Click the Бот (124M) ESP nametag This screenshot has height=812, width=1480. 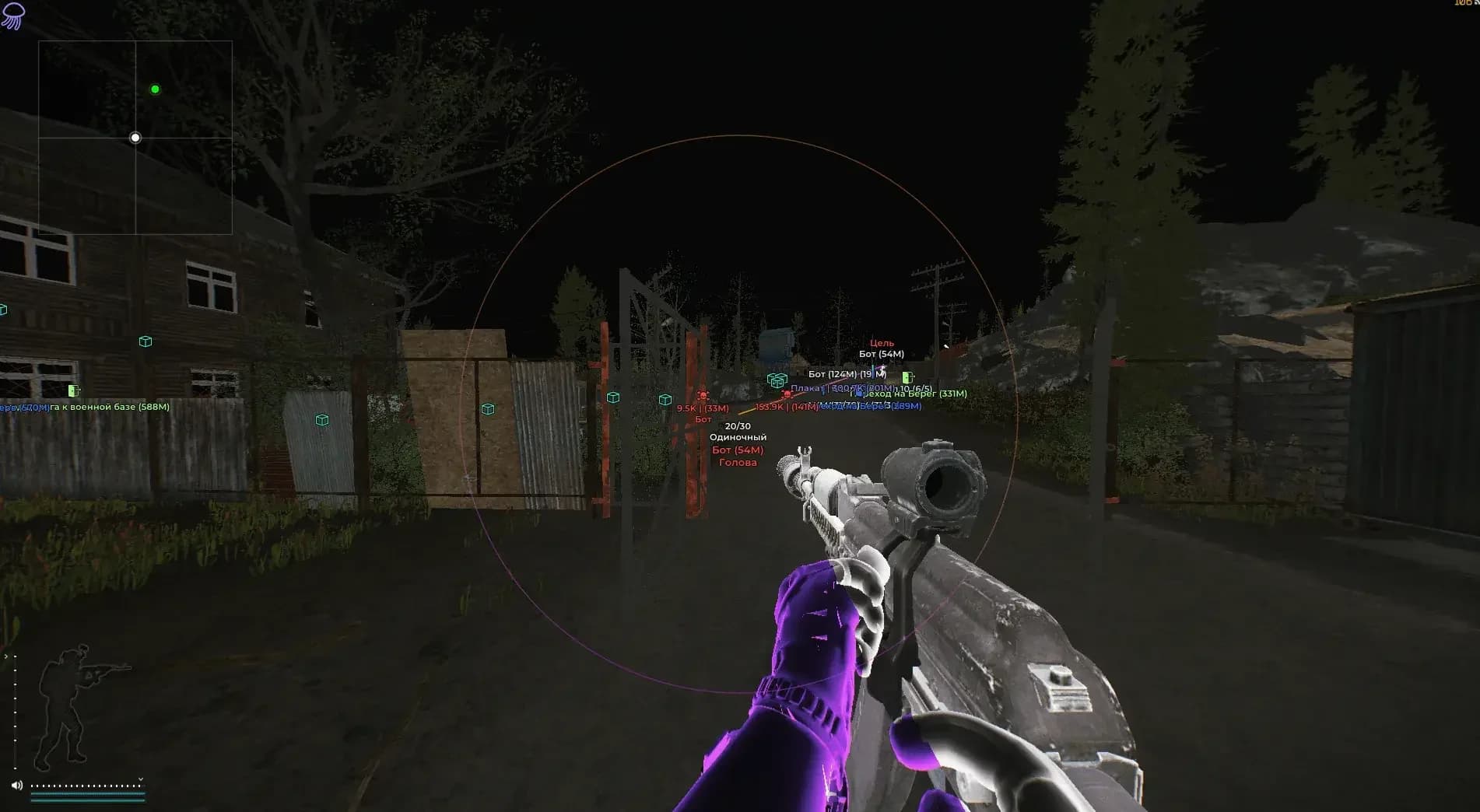[833, 374]
